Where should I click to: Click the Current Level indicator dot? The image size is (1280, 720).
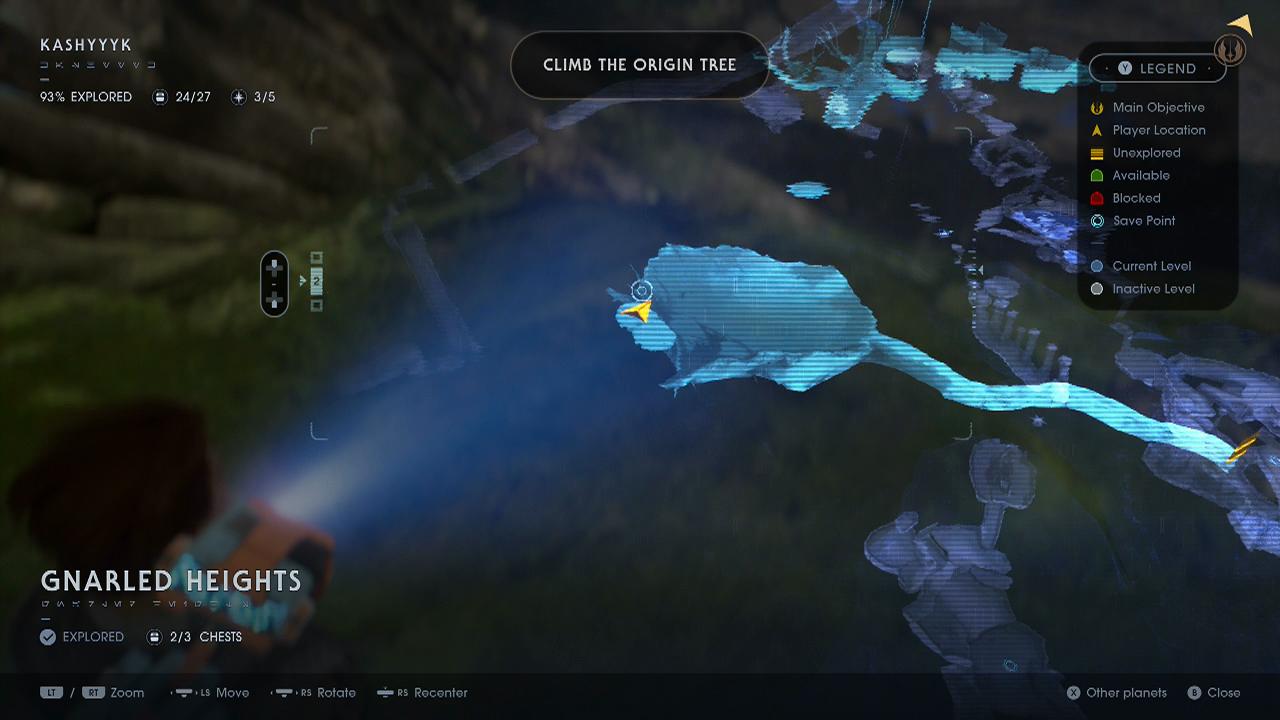tap(1095, 266)
